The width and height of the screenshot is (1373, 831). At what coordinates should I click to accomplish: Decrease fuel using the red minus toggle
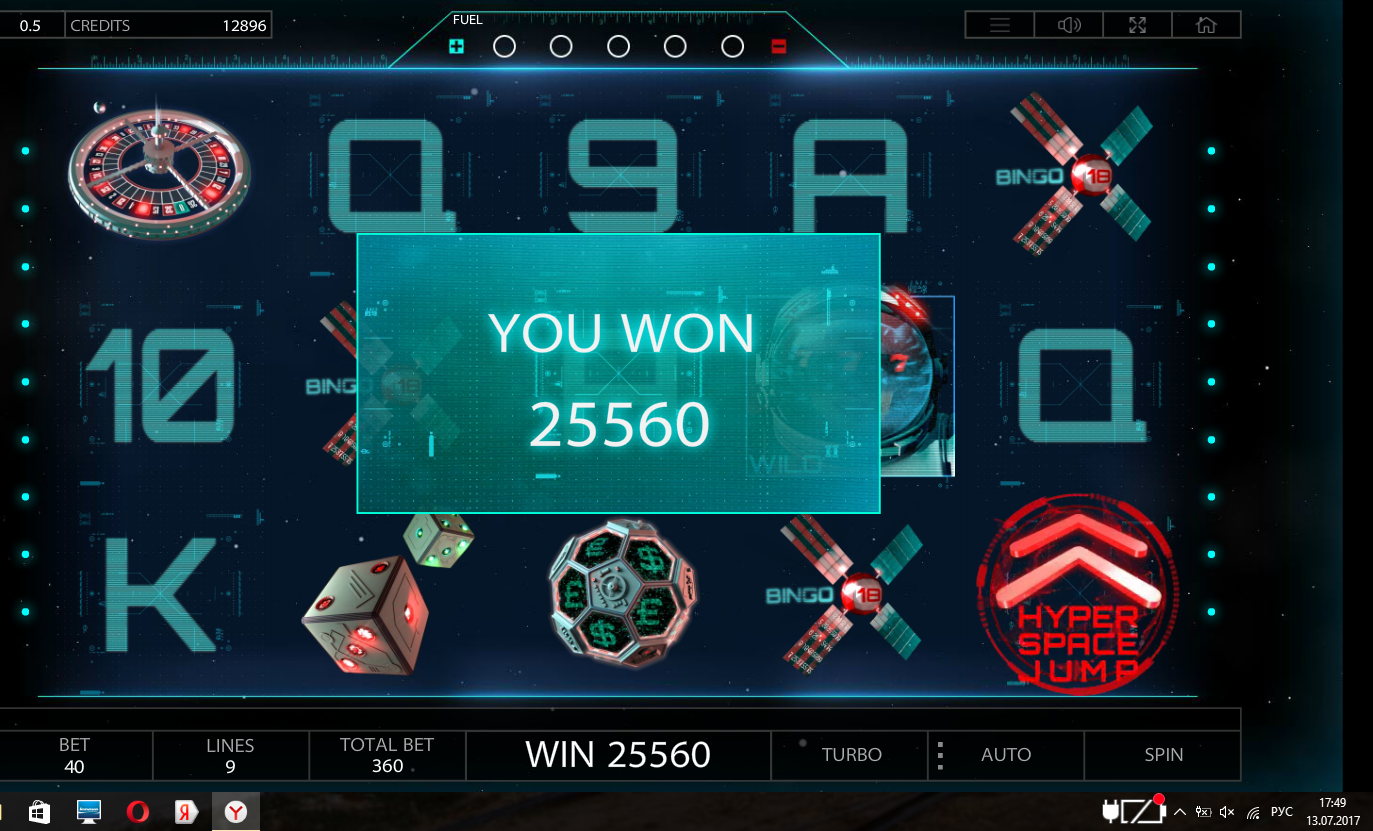click(779, 45)
